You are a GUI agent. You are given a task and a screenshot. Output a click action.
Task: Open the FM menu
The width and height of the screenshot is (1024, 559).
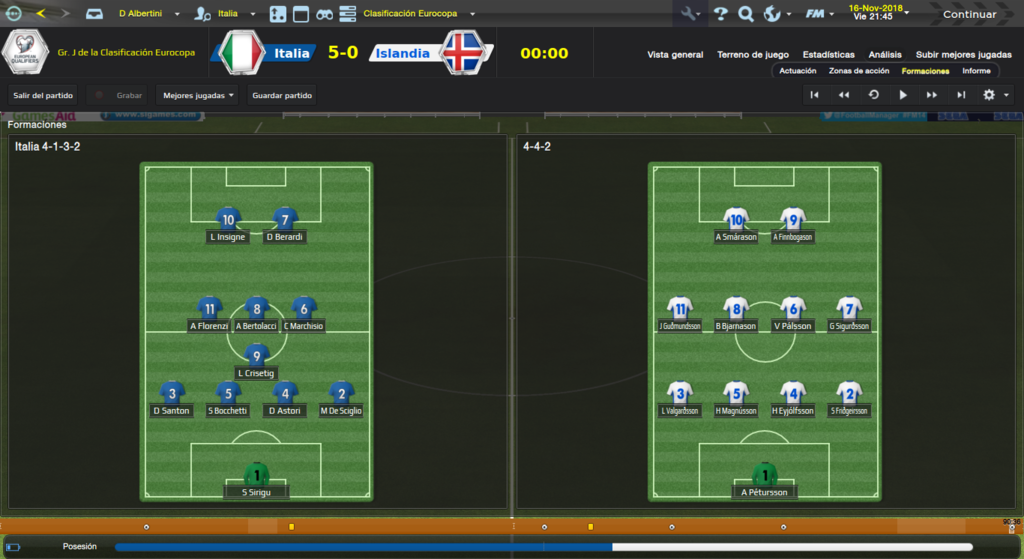pyautogui.click(x=820, y=14)
